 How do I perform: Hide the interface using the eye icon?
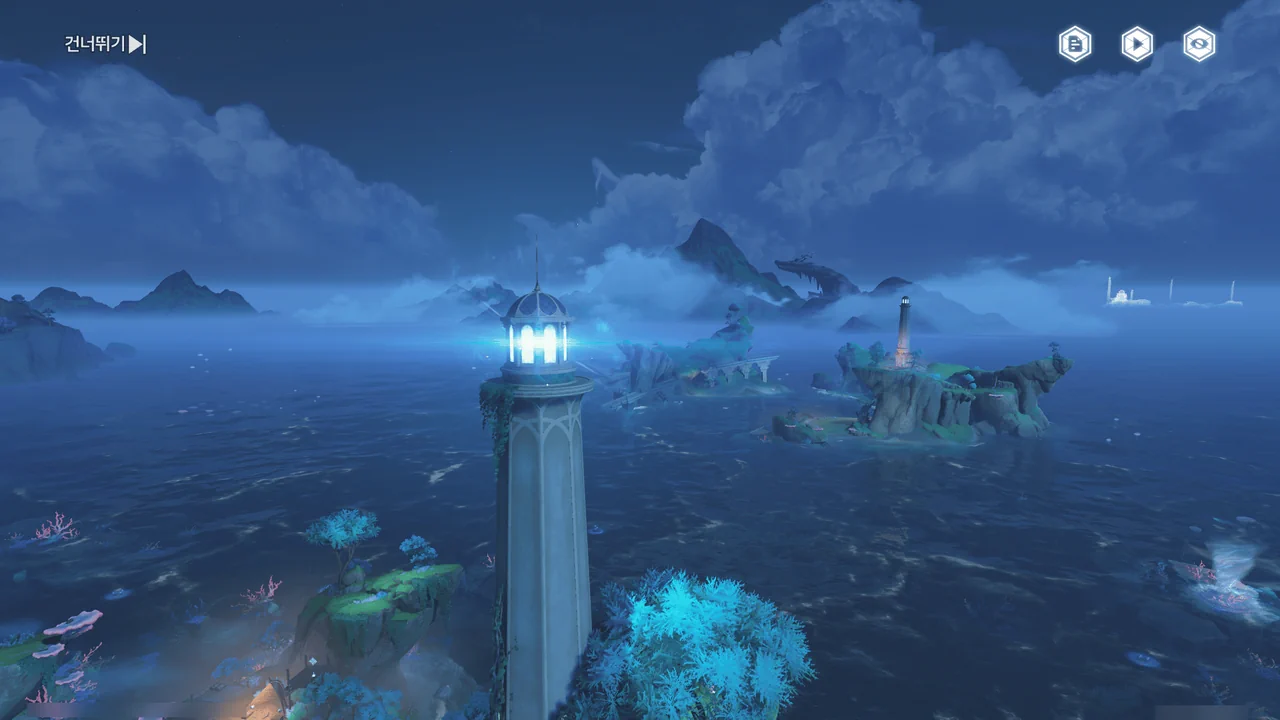coord(1199,44)
